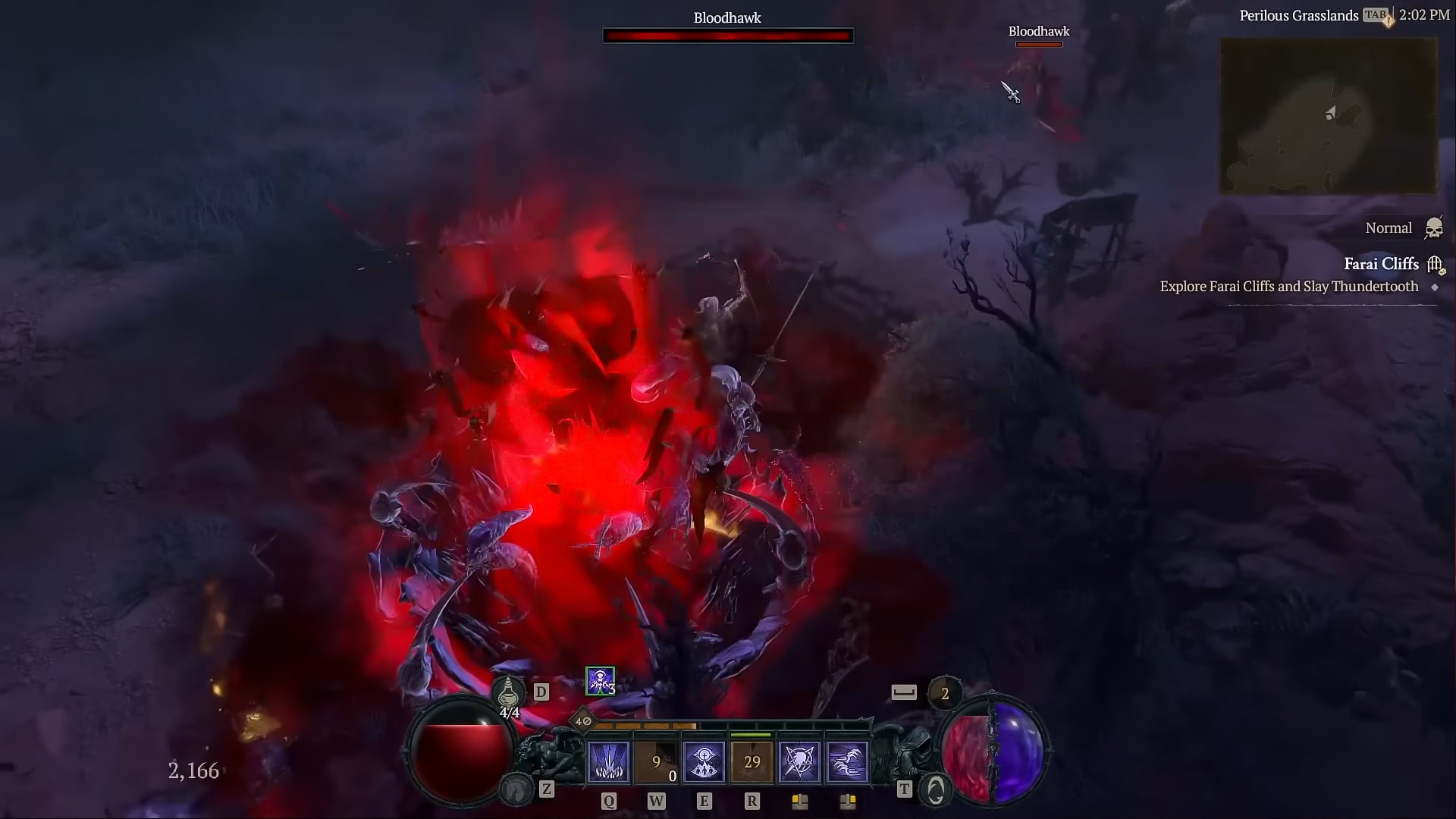The width and height of the screenshot is (1456, 819).
Task: Inspect the skeleton minion buff icon
Action: coord(600,681)
